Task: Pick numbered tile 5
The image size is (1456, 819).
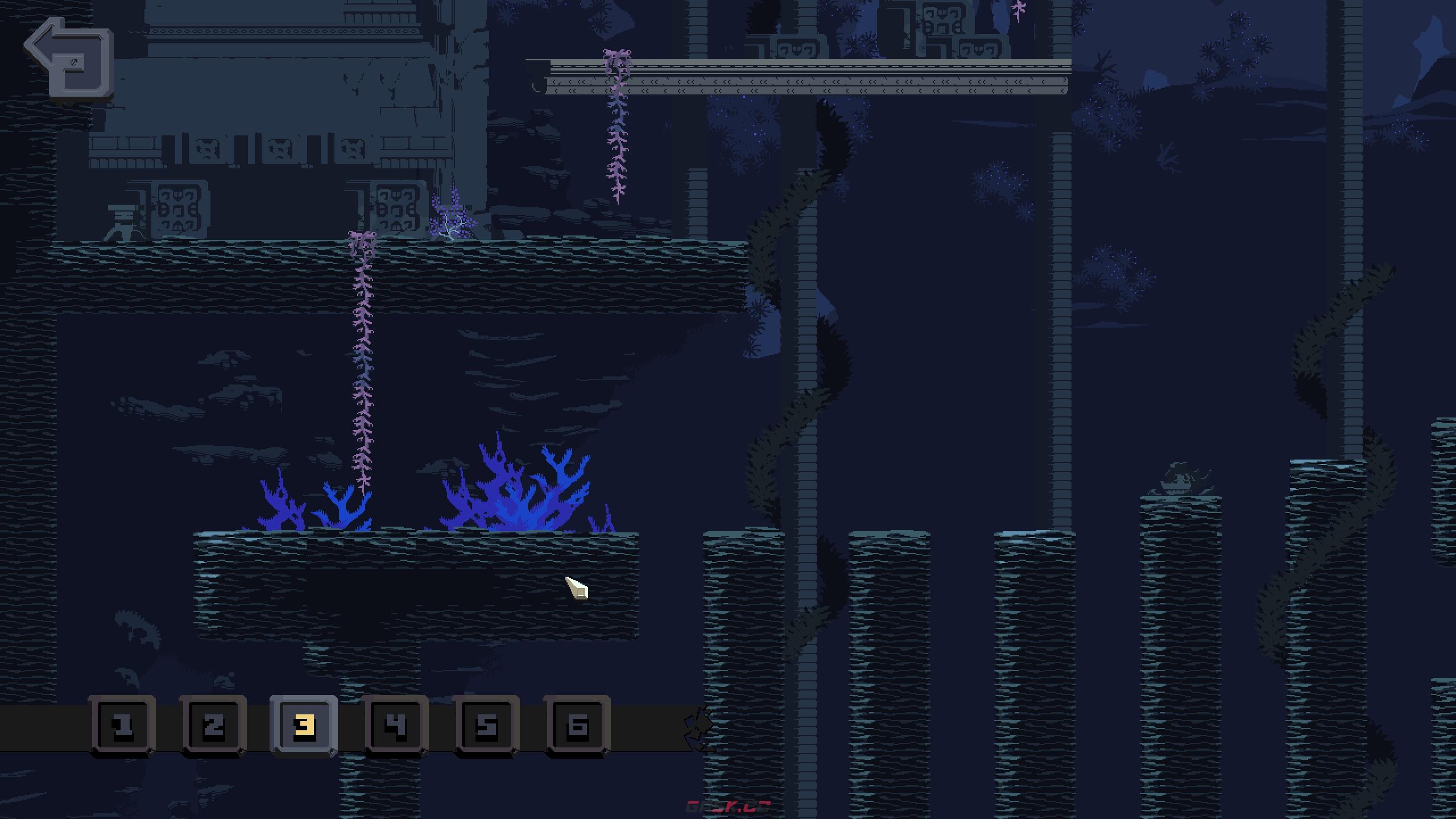Action: click(486, 726)
